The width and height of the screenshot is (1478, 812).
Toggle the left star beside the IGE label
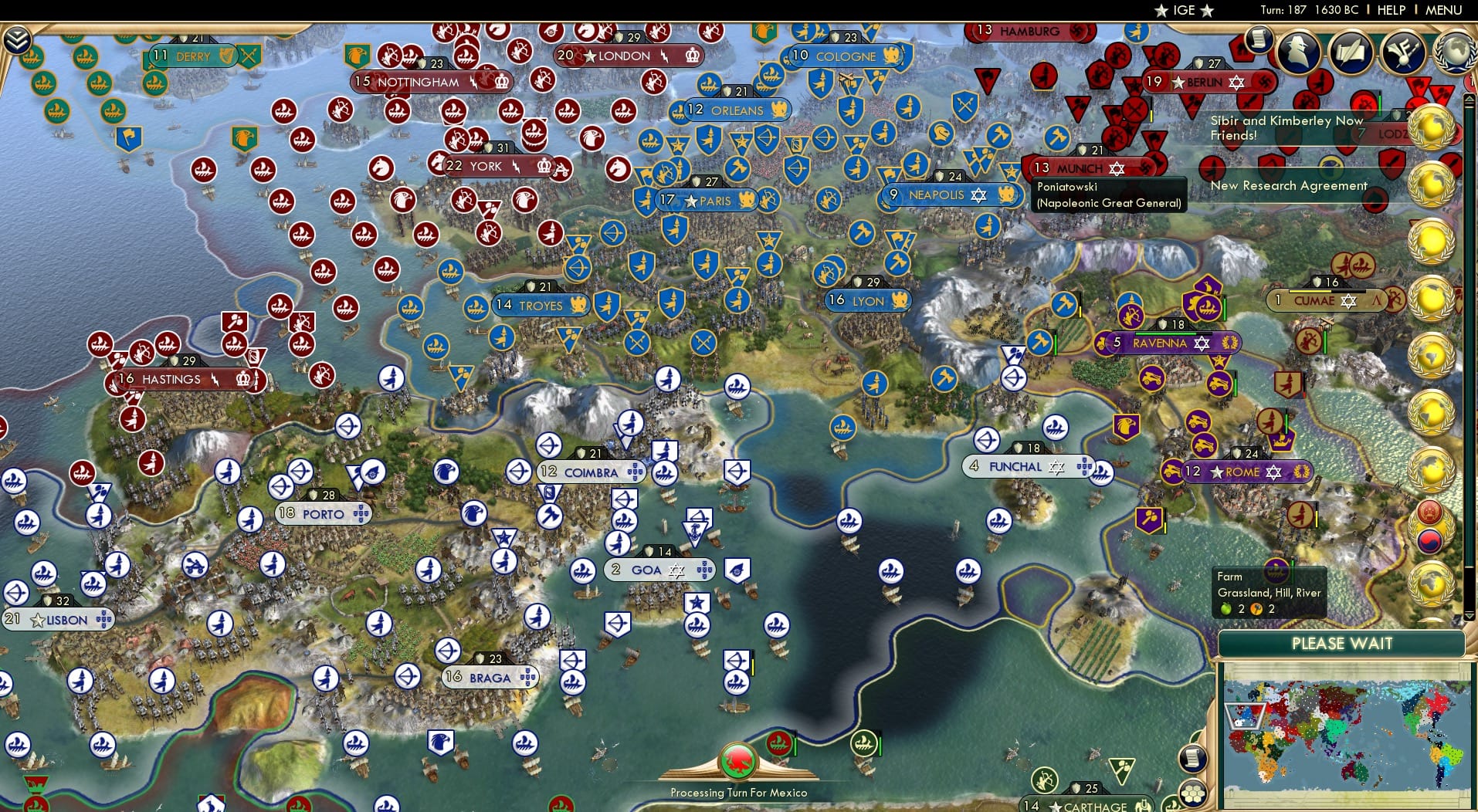[1161, 11]
